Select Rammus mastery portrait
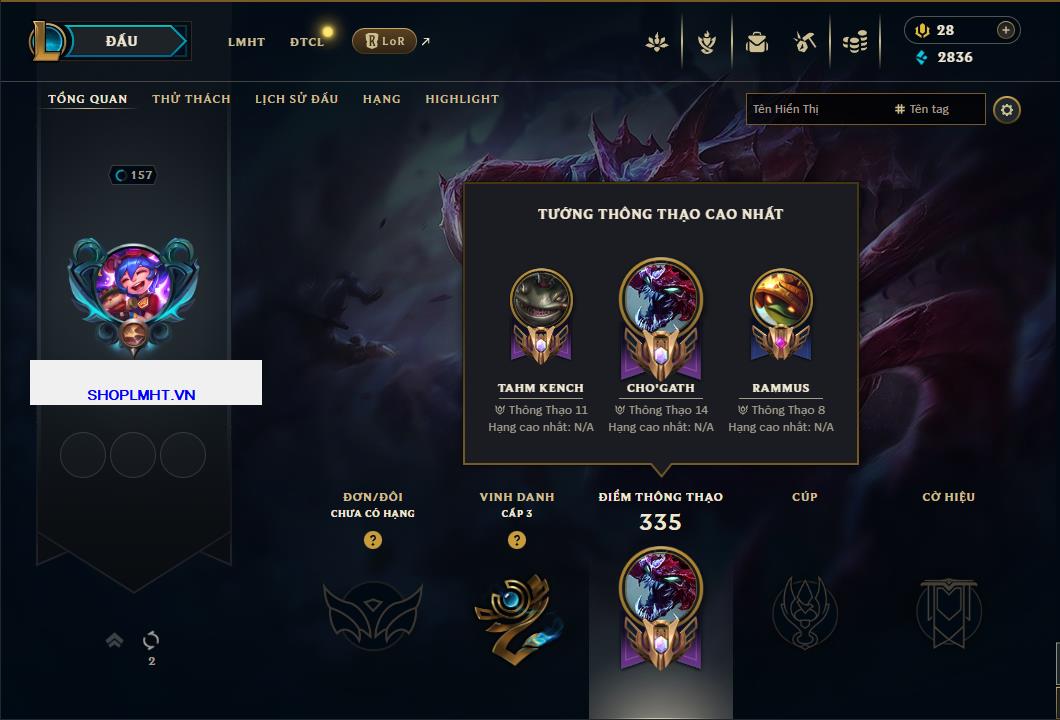Image resolution: width=1060 pixels, height=720 pixels. (781, 302)
